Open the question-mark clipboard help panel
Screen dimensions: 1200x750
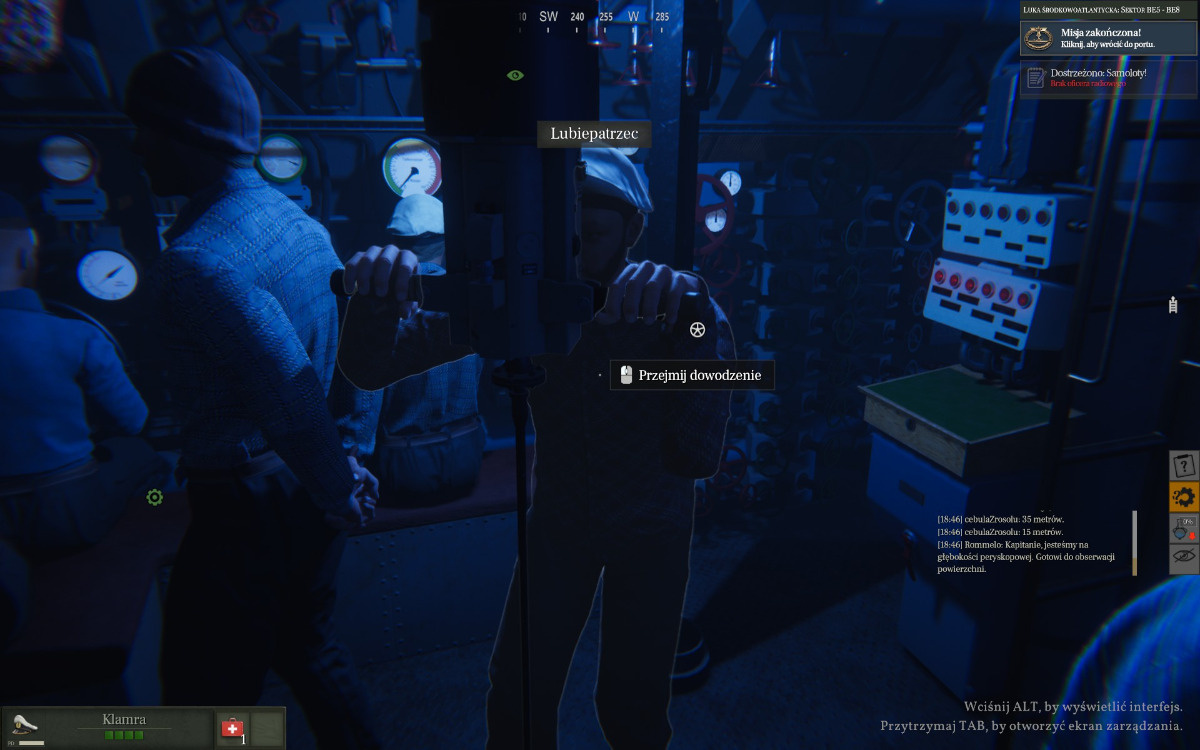(x=1184, y=466)
